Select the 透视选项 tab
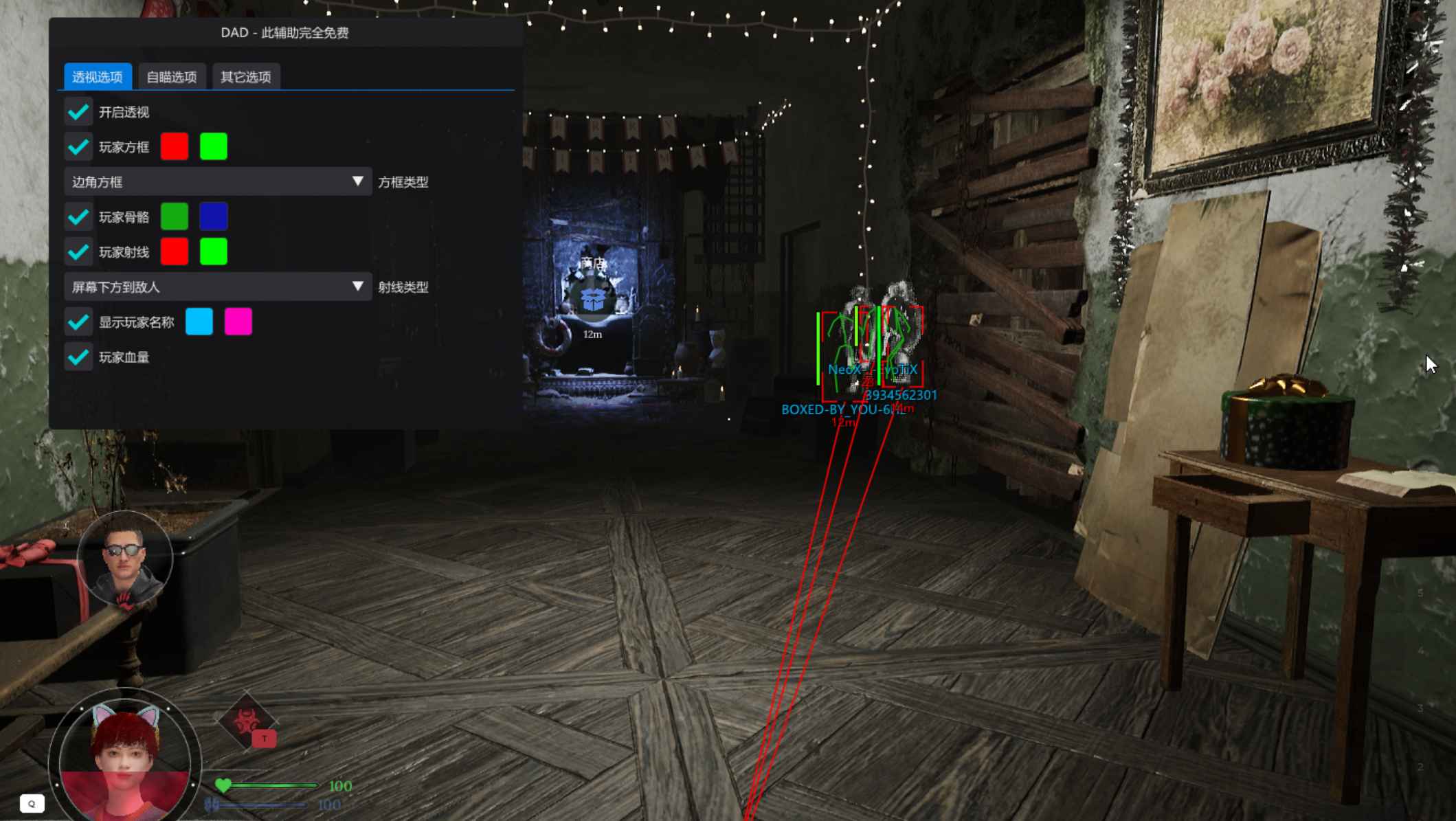The height and width of the screenshot is (821, 1456). (98, 77)
